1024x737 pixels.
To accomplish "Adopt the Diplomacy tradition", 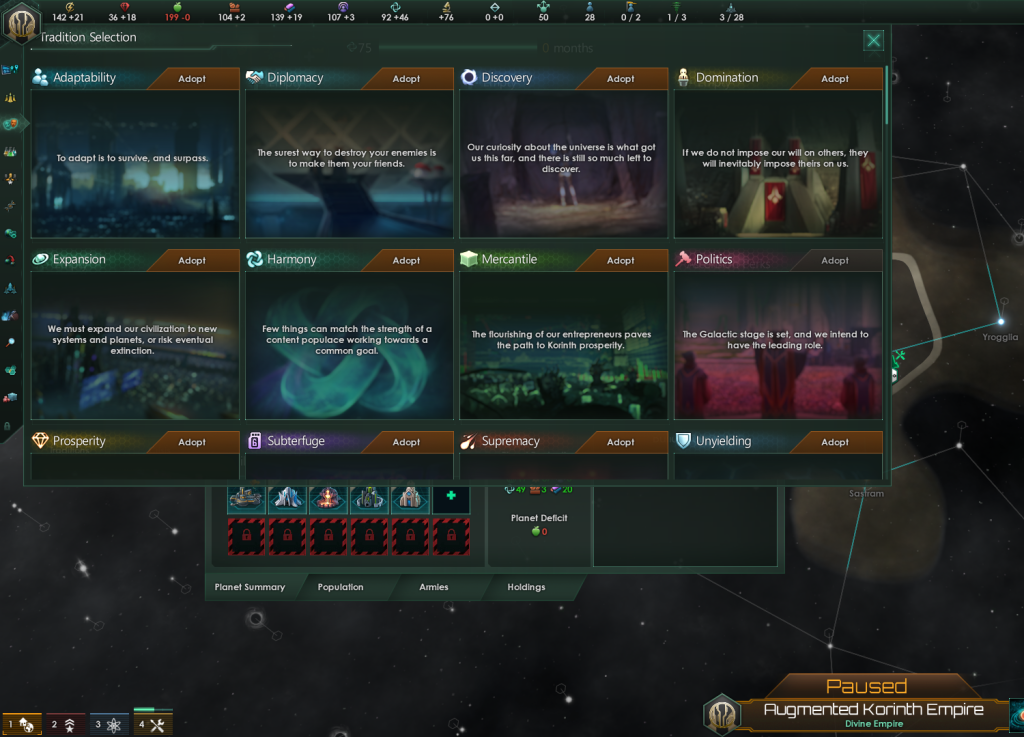I will 406,79.
